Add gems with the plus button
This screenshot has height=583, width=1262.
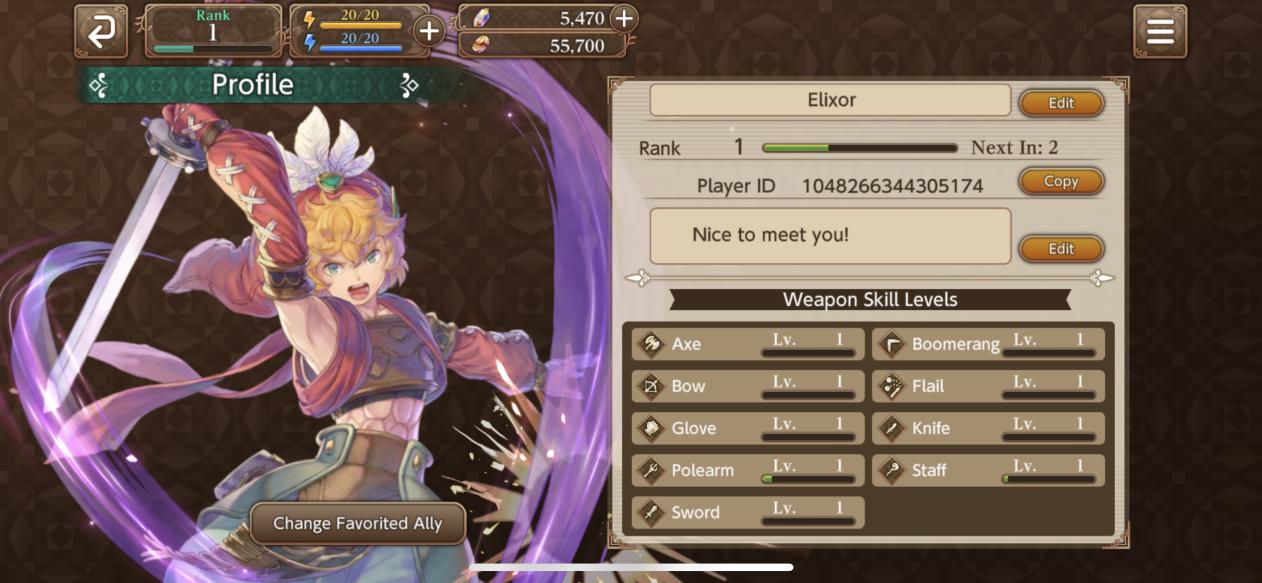pos(623,18)
